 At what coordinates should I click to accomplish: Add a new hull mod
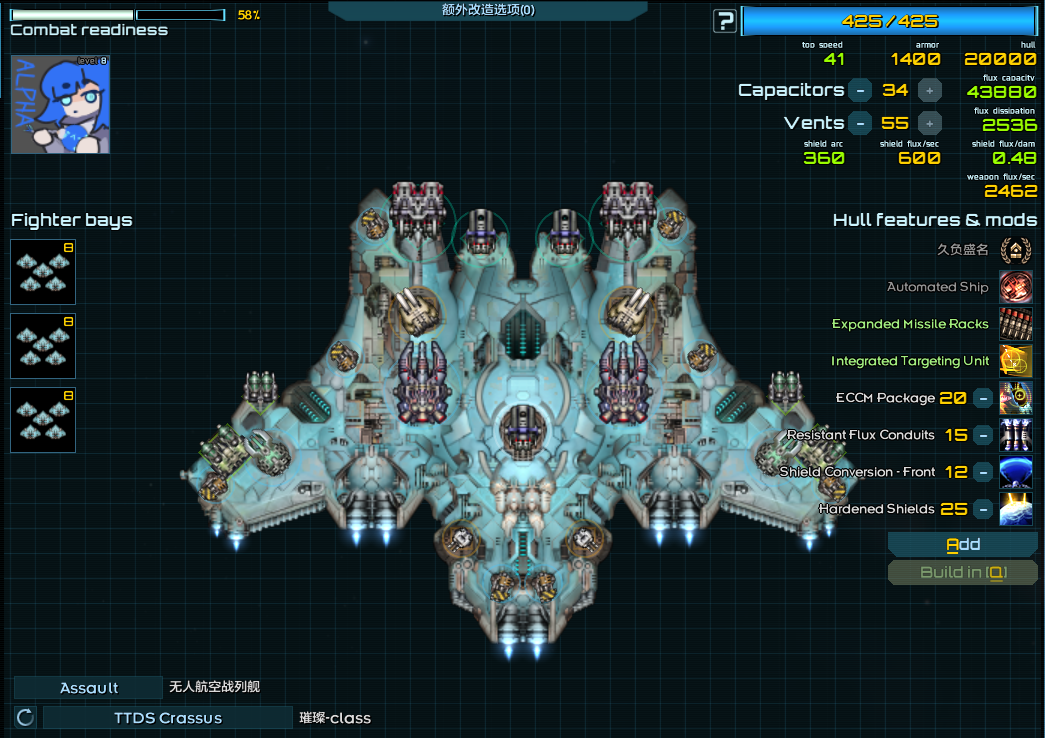(963, 544)
